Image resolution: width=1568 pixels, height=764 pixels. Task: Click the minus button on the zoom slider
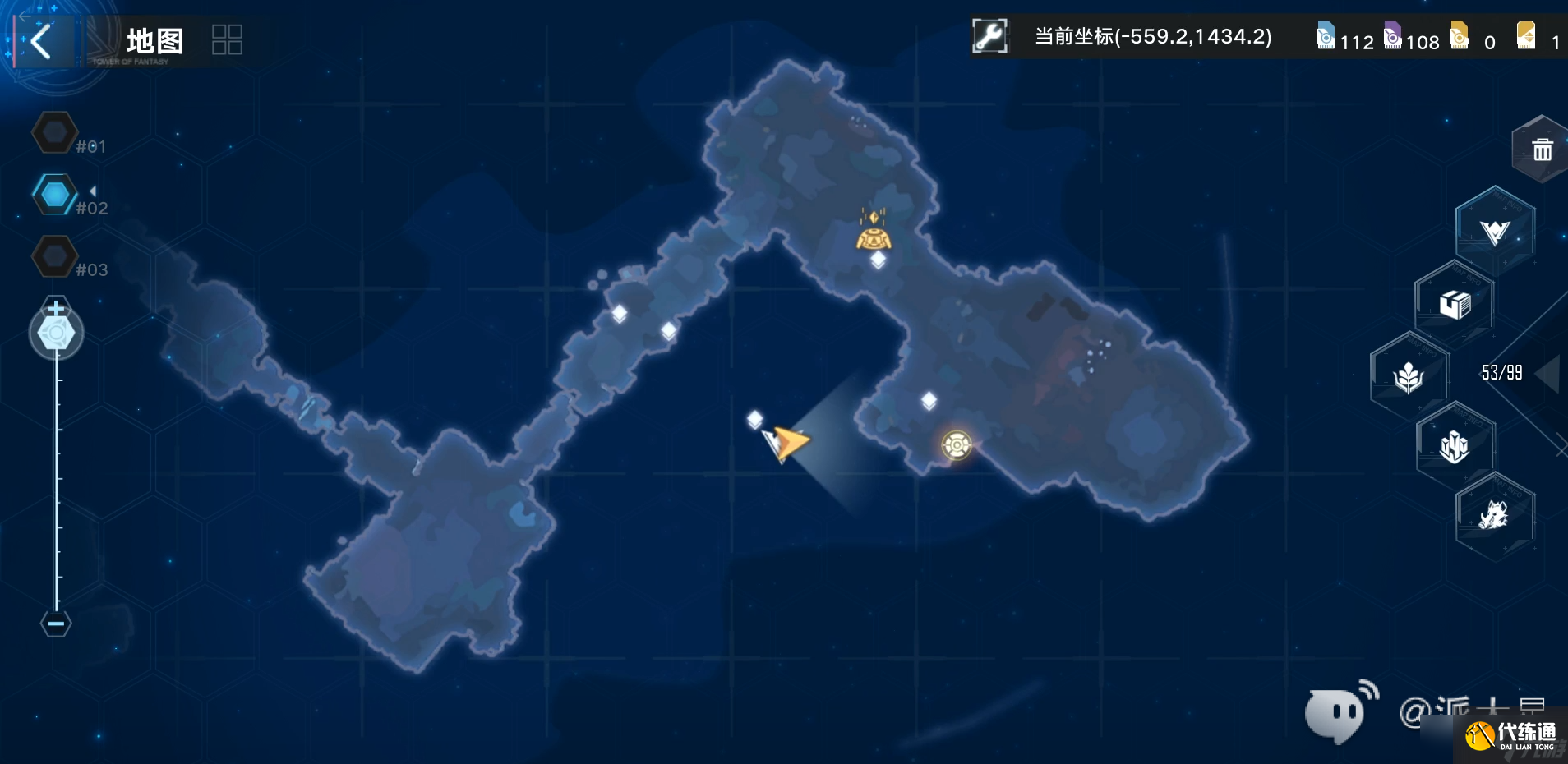click(54, 624)
